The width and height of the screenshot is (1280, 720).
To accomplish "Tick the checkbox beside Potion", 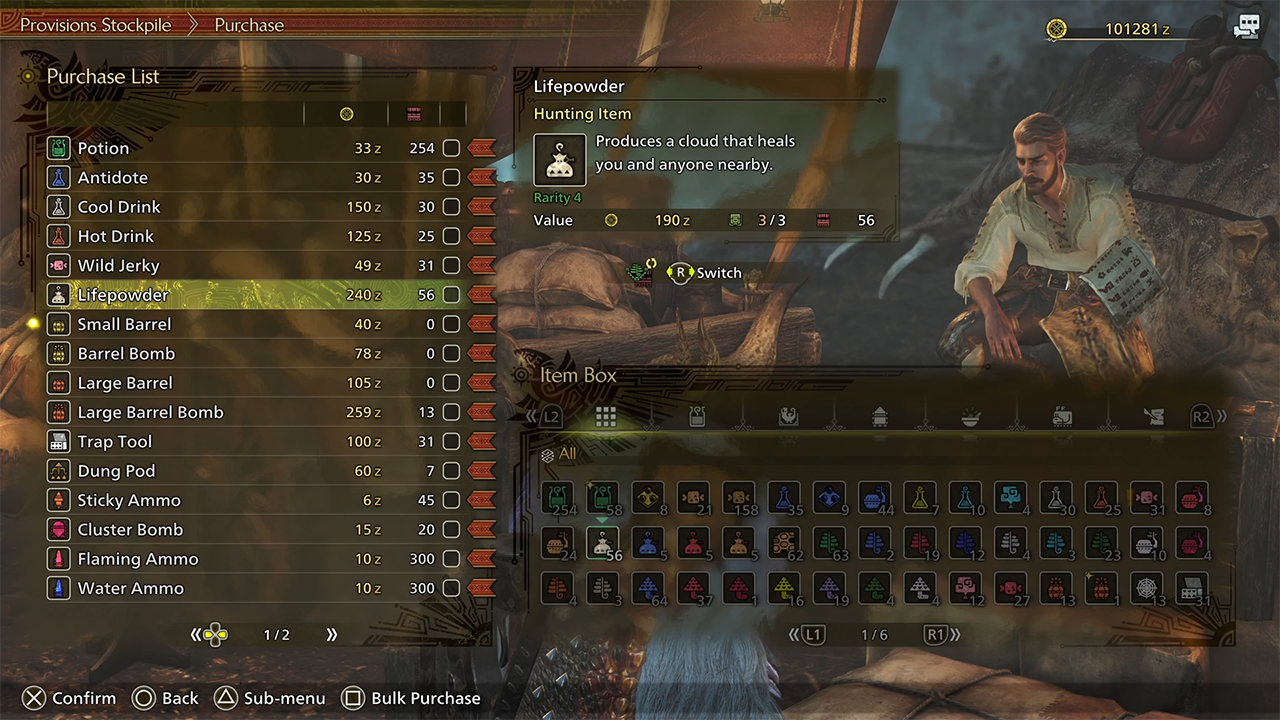I will (x=451, y=148).
